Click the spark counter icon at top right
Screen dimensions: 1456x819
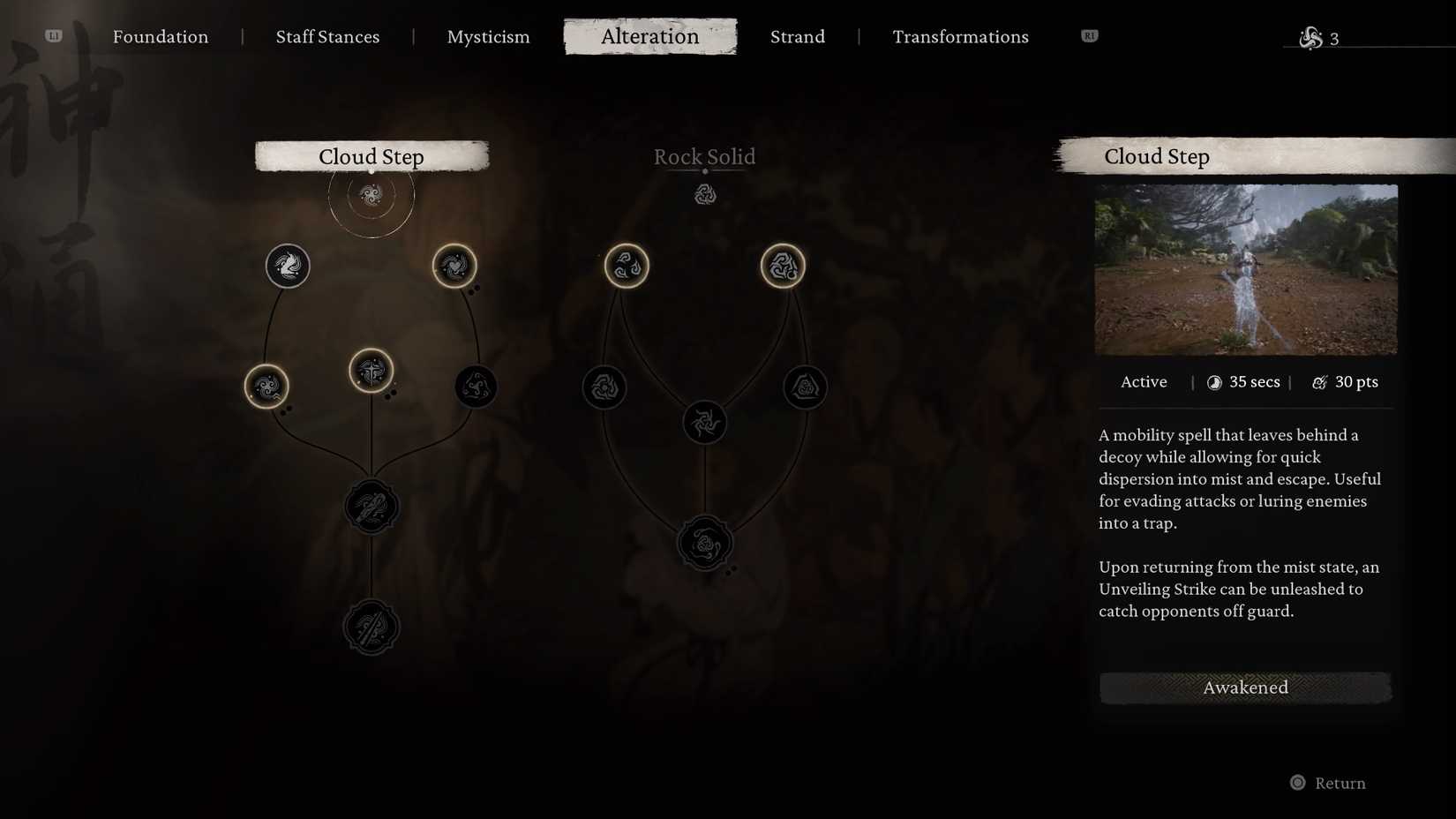[x=1311, y=37]
